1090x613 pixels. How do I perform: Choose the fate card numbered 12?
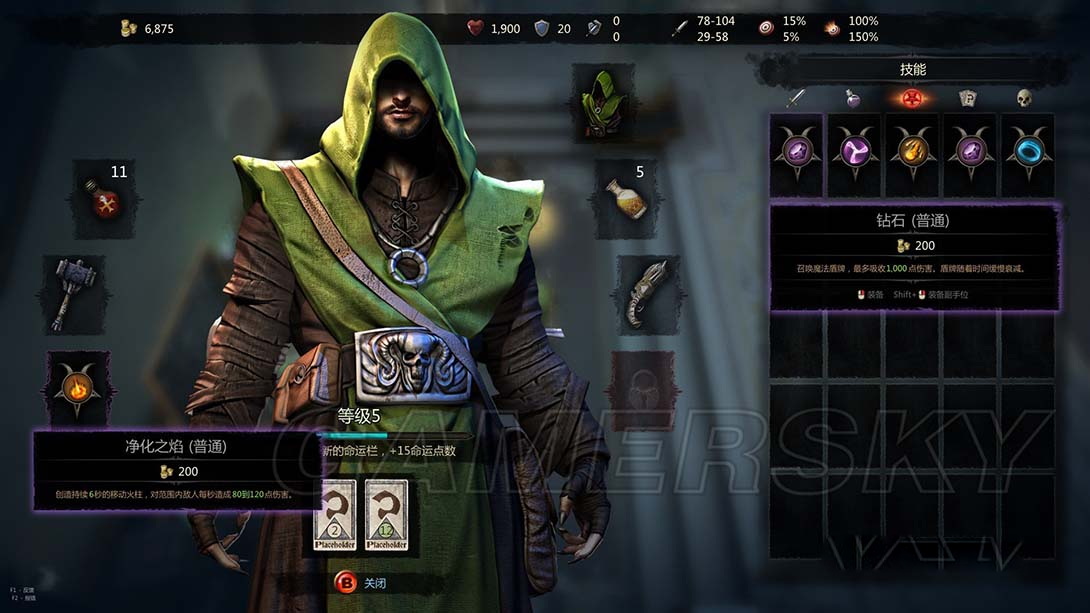tap(386, 516)
